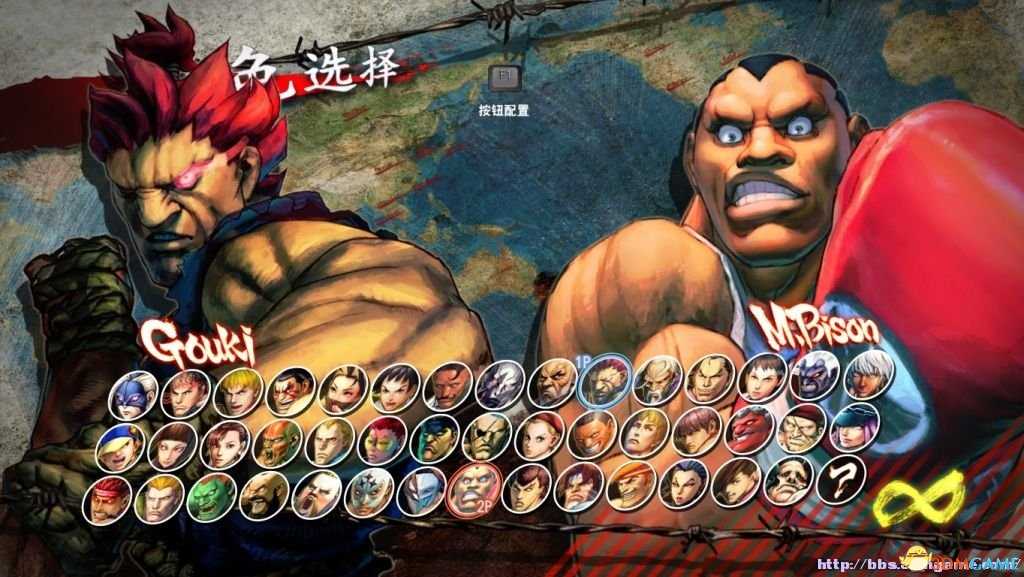Pick E. Honda's face-painted portrait
Viewport: 1024px width, 577px height.
tap(290, 391)
